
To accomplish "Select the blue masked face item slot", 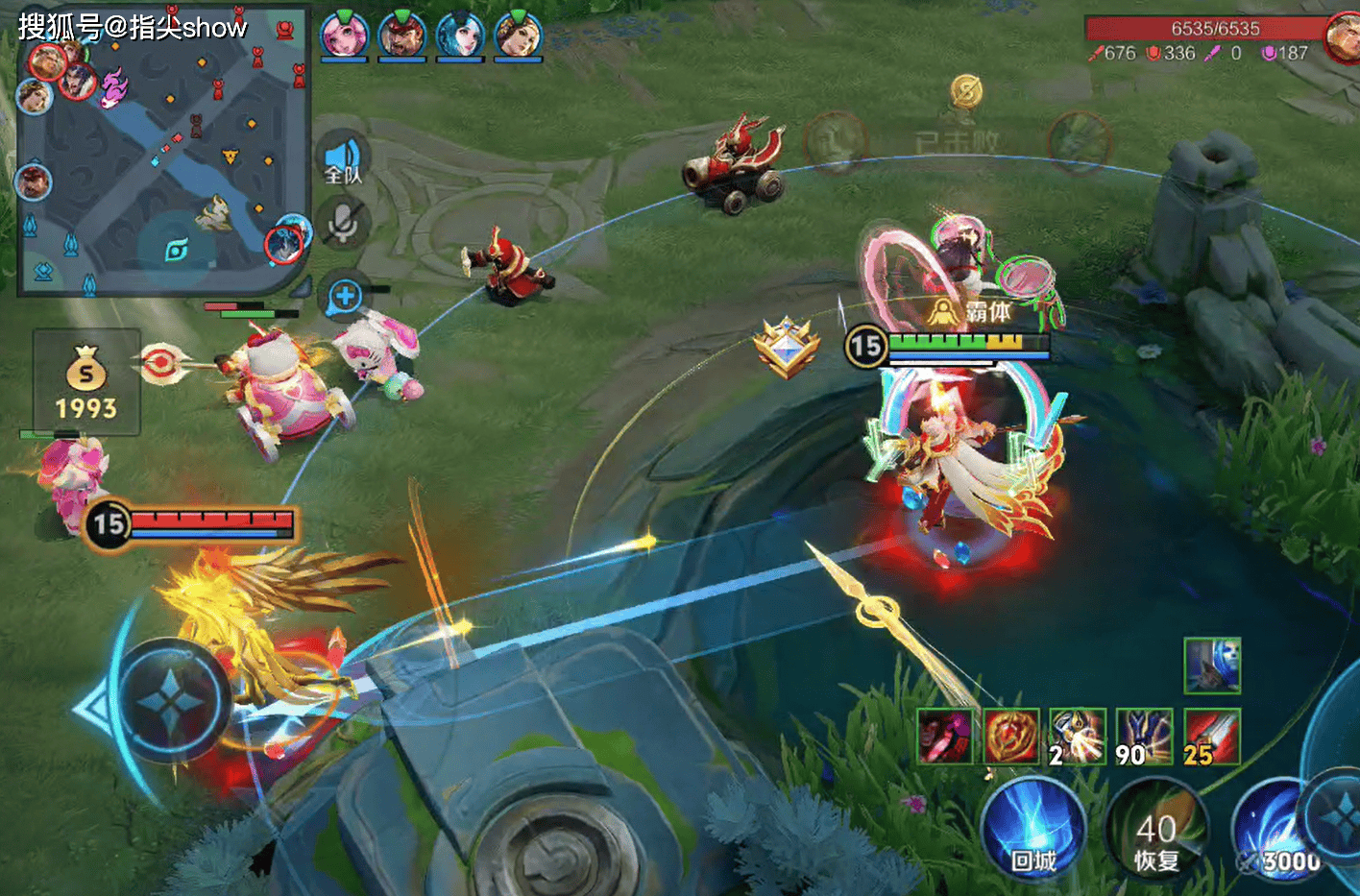I will click(1212, 666).
